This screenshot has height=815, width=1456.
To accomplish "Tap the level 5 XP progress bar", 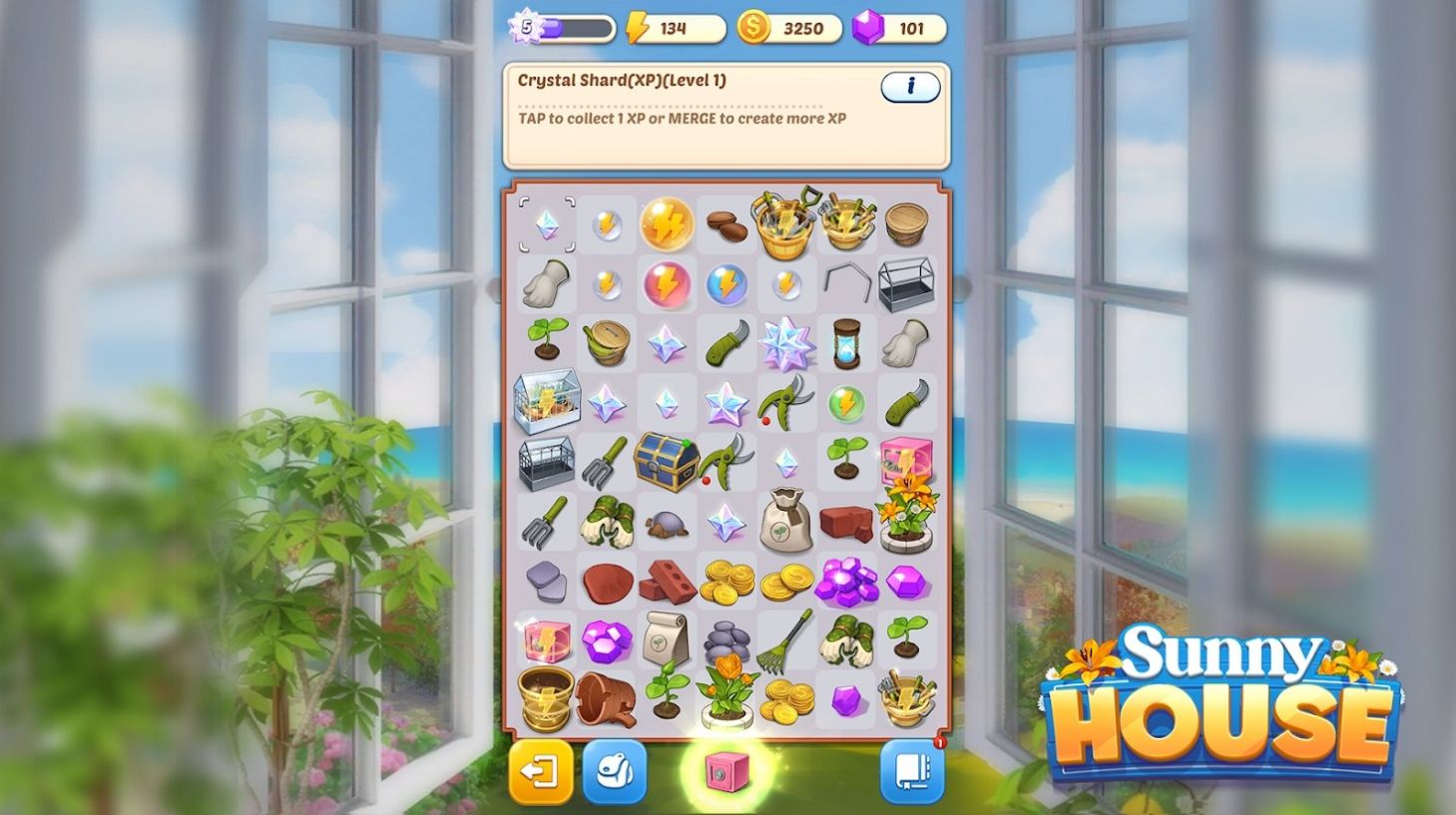I will click(559, 28).
